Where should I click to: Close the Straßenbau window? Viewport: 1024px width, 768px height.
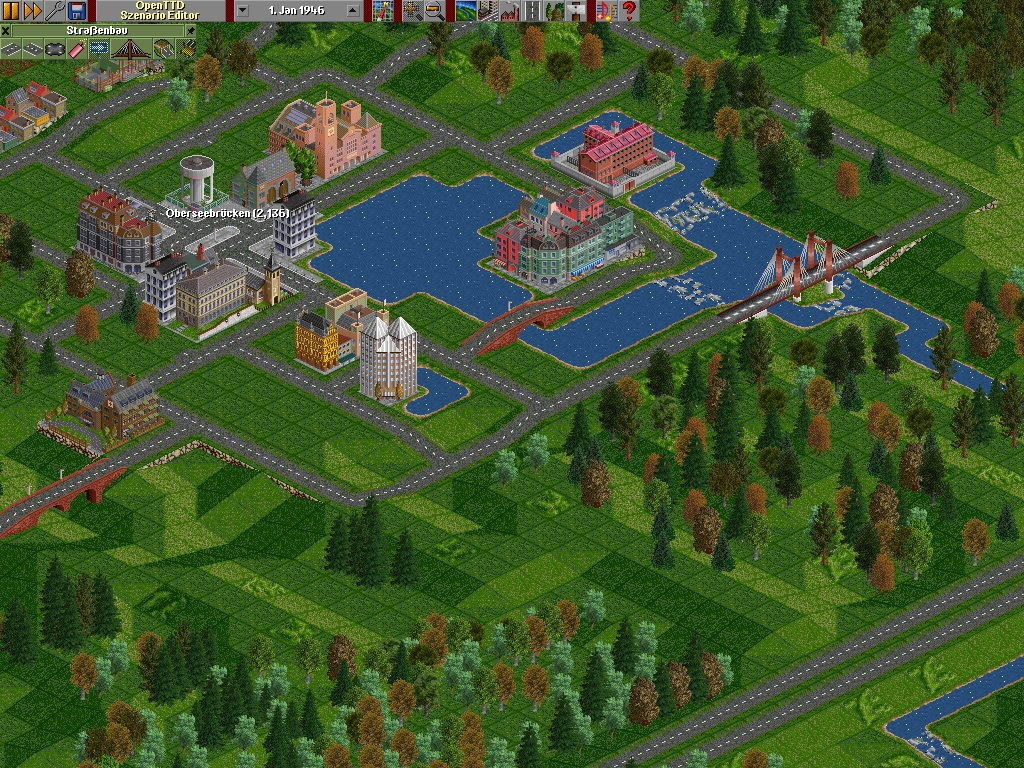pos(6,31)
